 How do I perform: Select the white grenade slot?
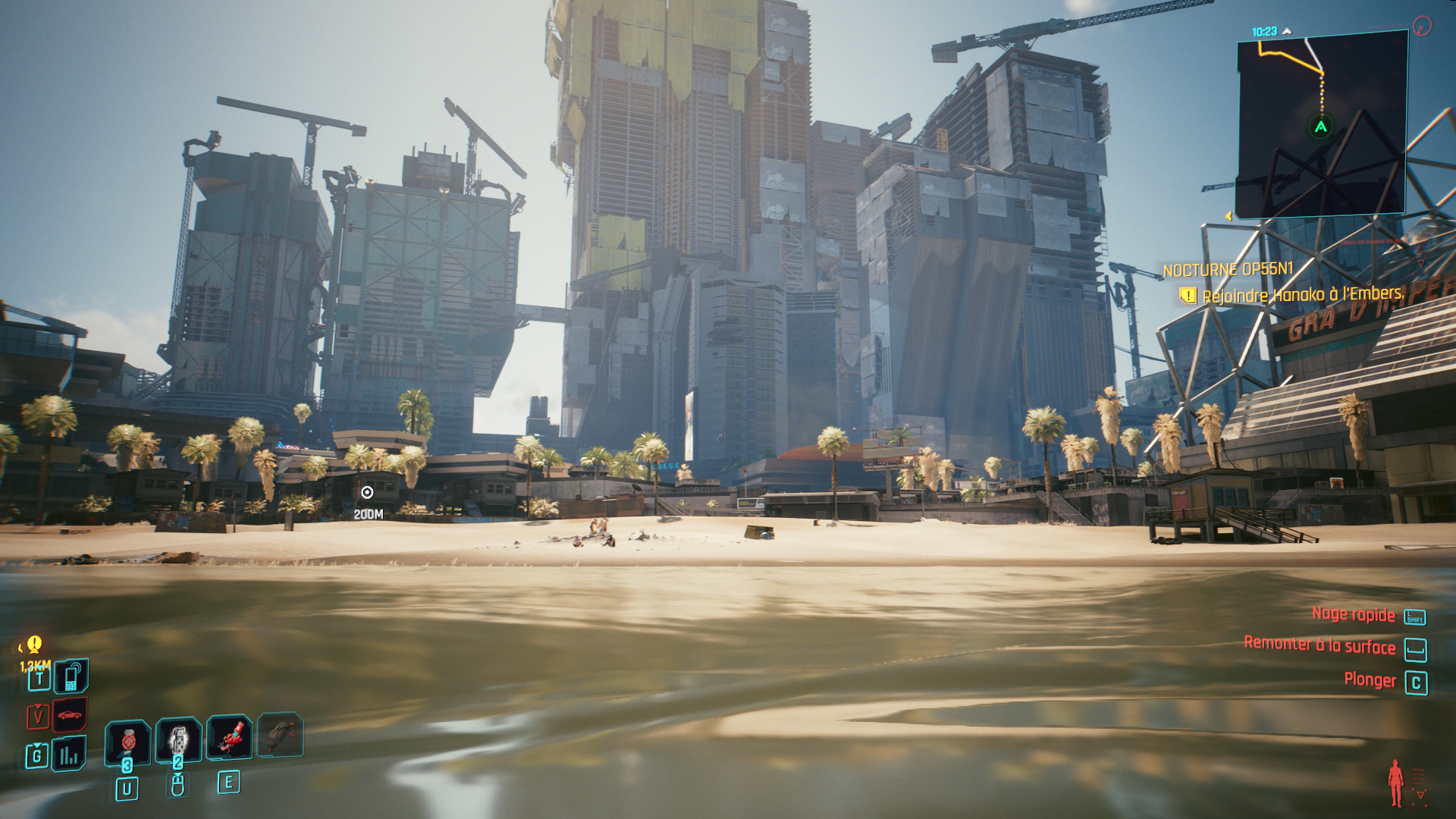179,738
